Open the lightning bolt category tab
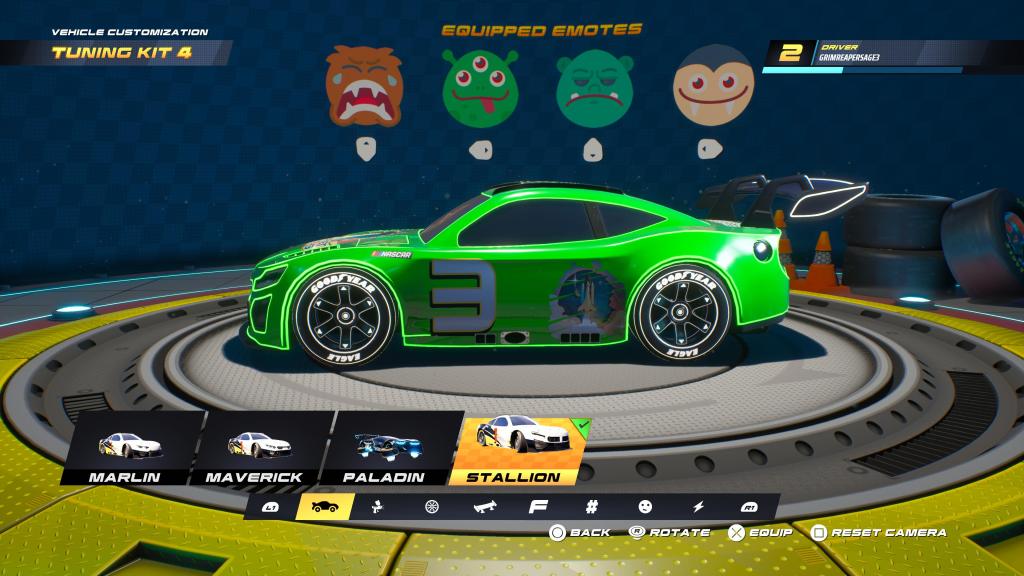Viewport: 1024px width, 576px height. tap(698, 507)
